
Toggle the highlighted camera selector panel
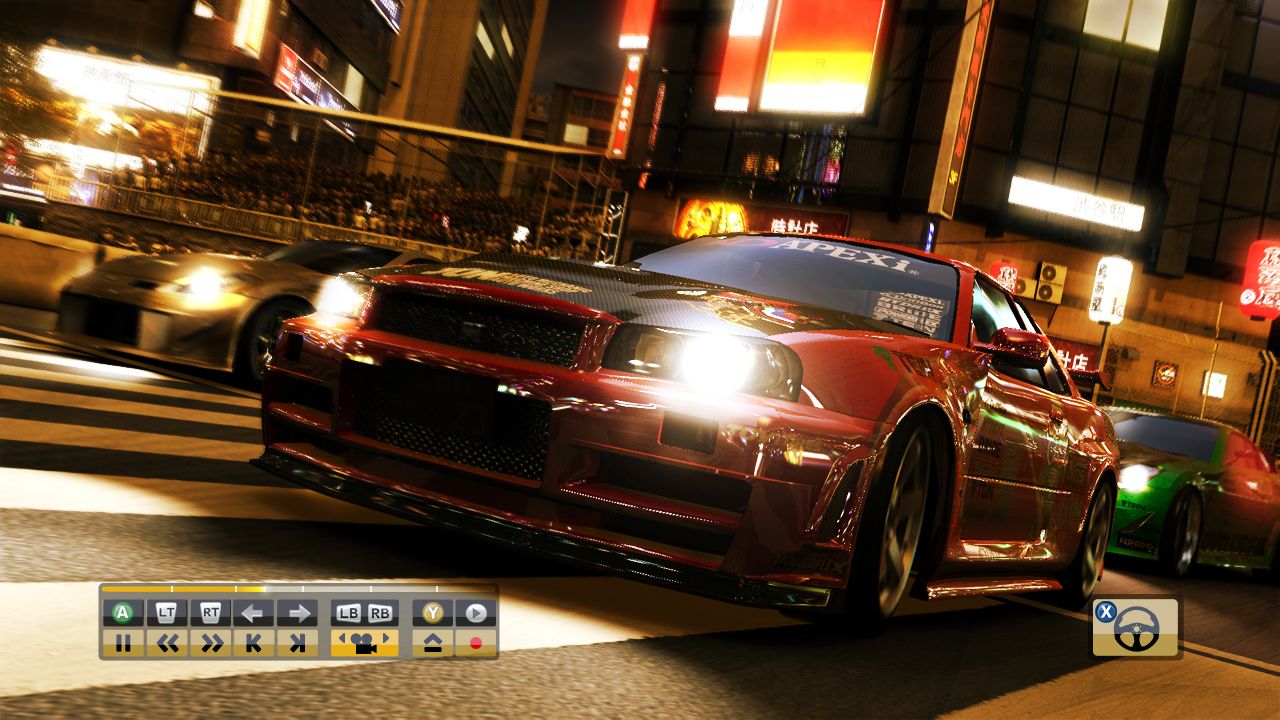pos(364,642)
